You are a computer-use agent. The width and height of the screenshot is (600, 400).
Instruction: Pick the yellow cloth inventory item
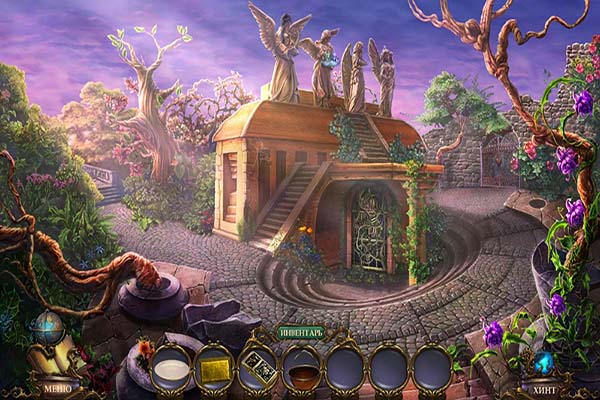pyautogui.click(x=214, y=369)
